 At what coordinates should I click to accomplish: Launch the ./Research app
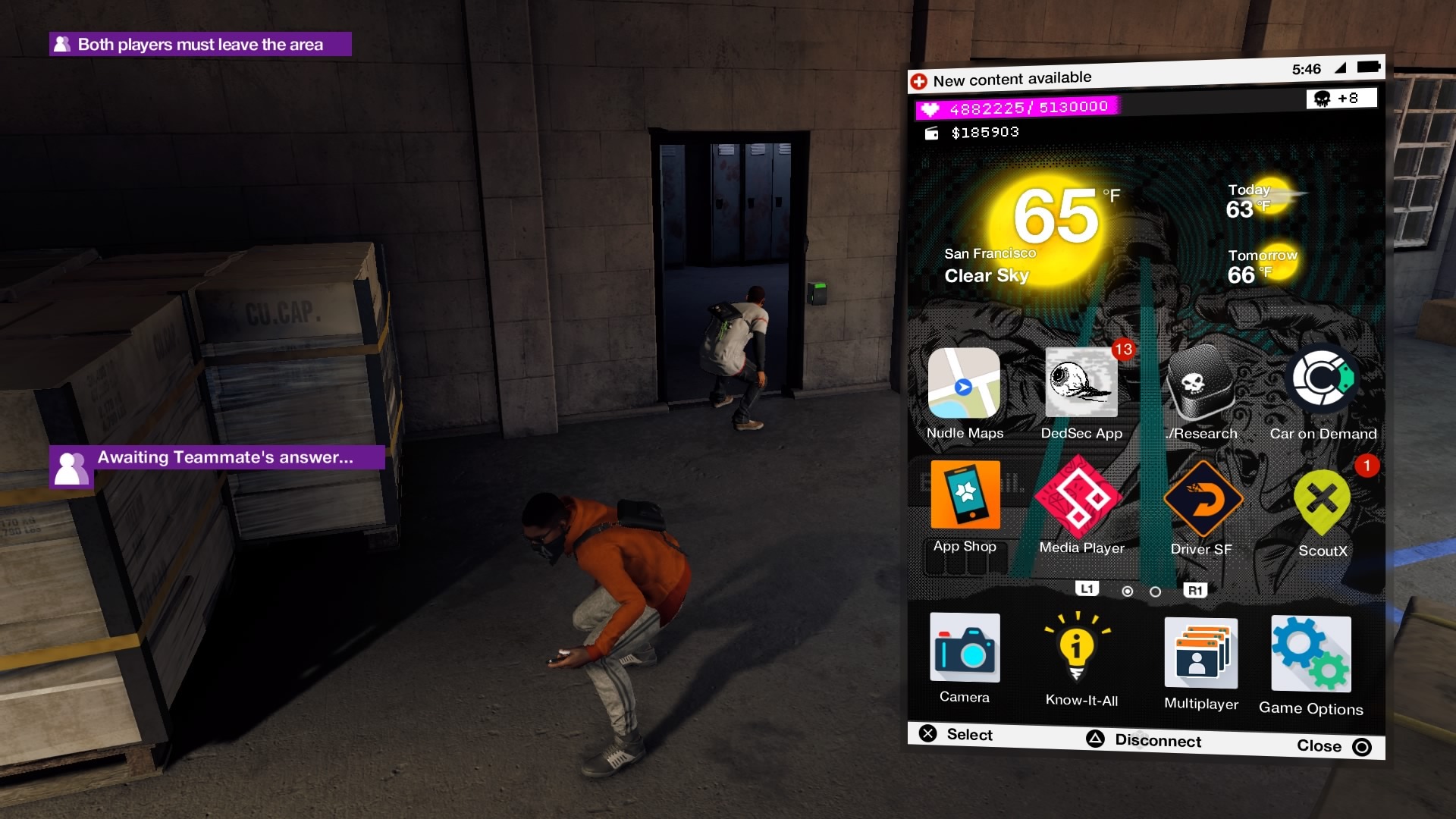(1202, 383)
